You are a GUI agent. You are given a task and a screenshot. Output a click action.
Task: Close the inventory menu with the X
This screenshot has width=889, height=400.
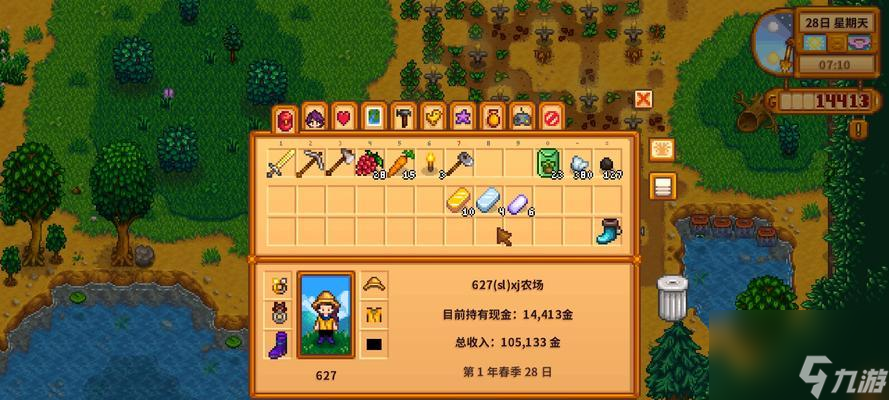[643, 99]
